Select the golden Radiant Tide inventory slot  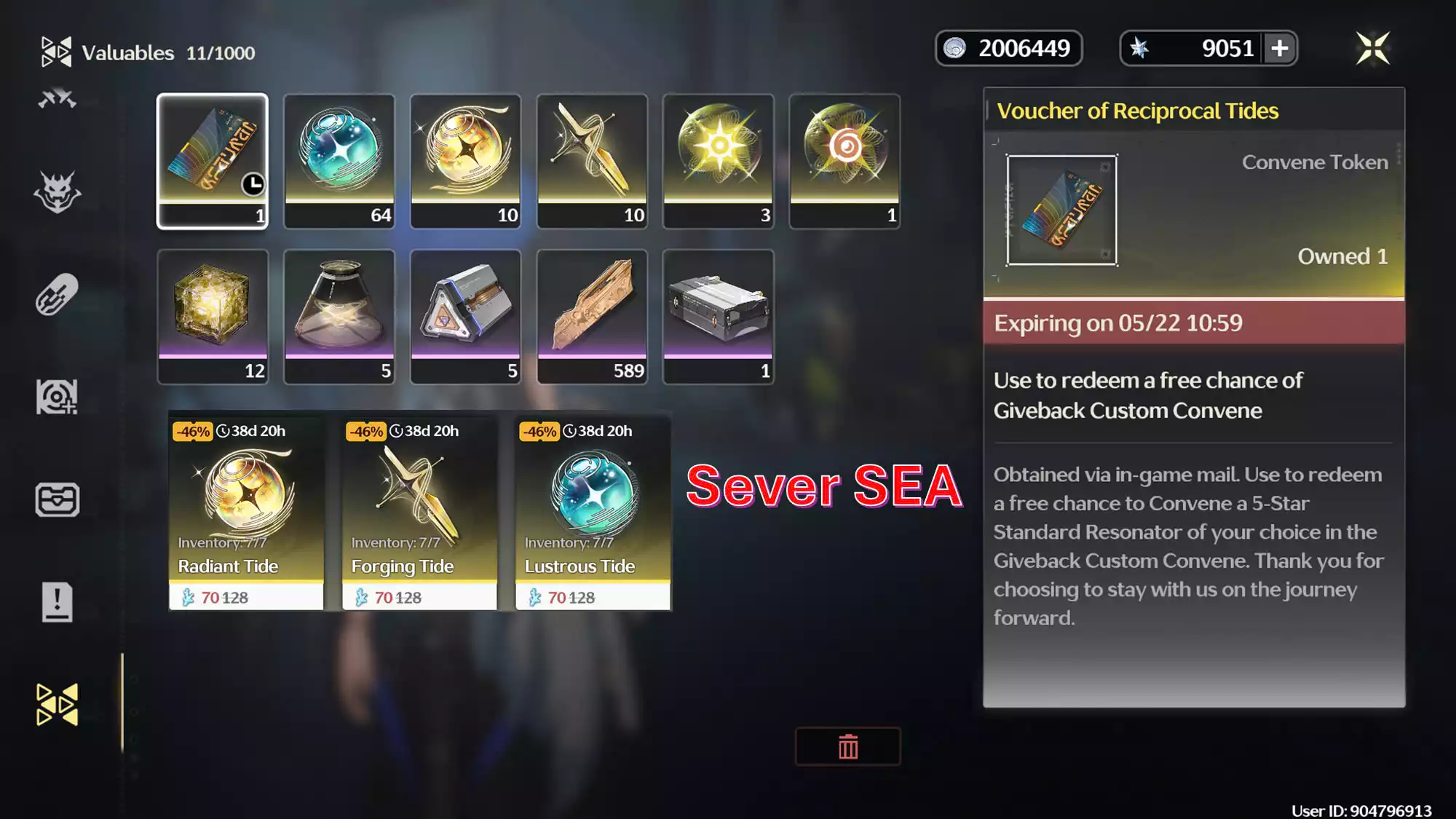466,161
